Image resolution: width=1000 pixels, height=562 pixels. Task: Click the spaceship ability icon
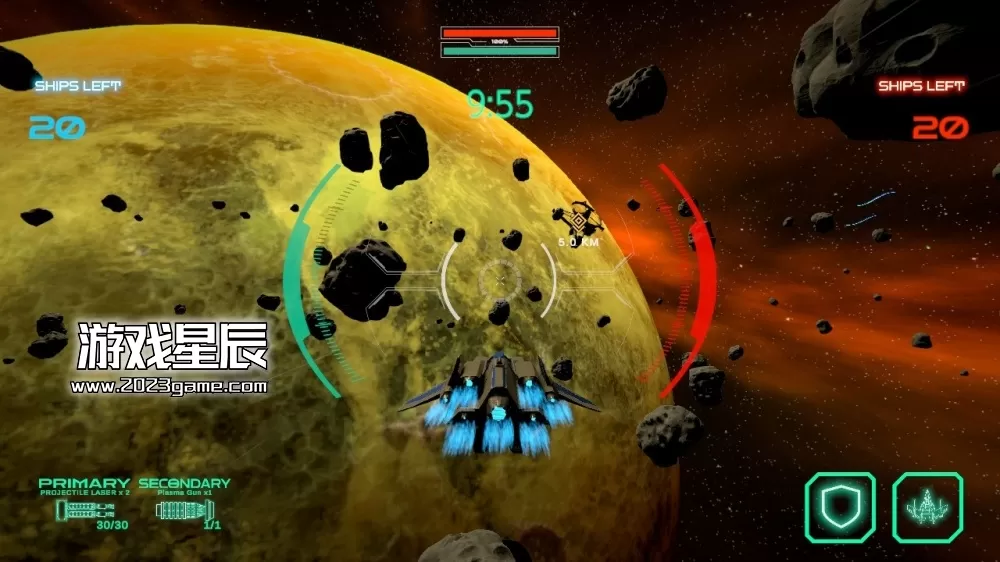click(x=927, y=507)
